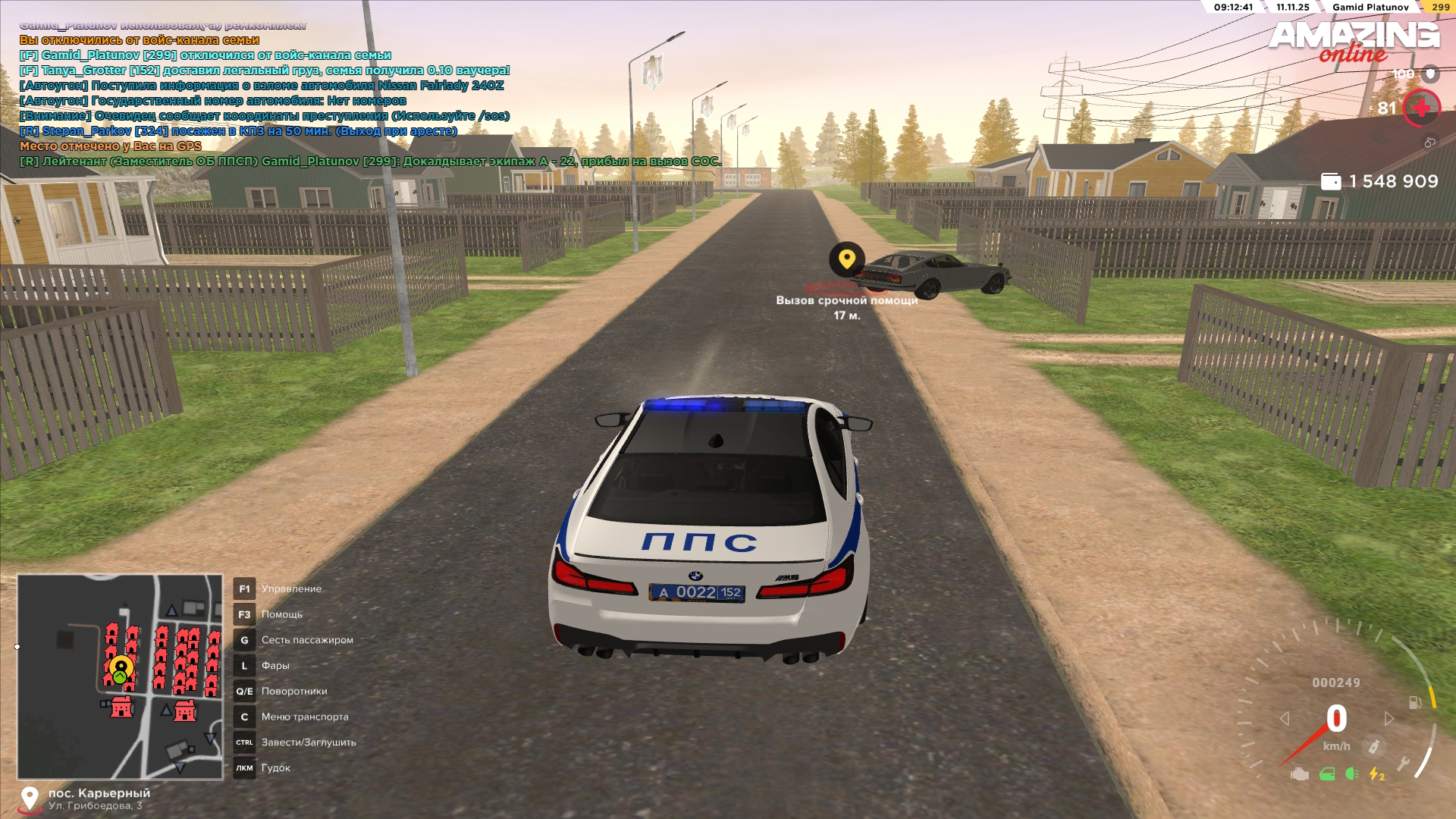
Task: Click the wrench icon on speedometer
Action: click(1403, 764)
